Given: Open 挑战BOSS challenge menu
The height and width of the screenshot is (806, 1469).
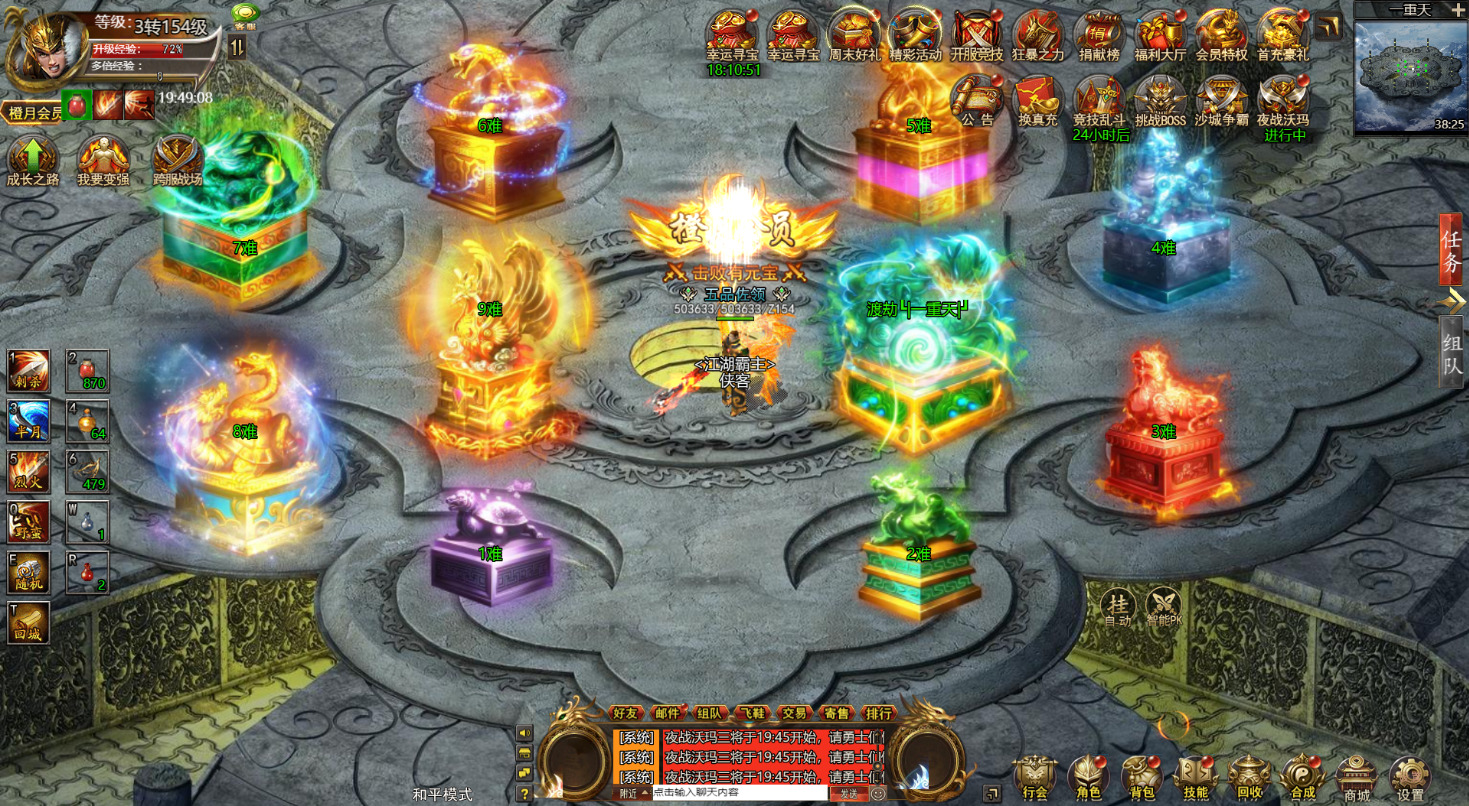Looking at the screenshot, I should 1160,100.
